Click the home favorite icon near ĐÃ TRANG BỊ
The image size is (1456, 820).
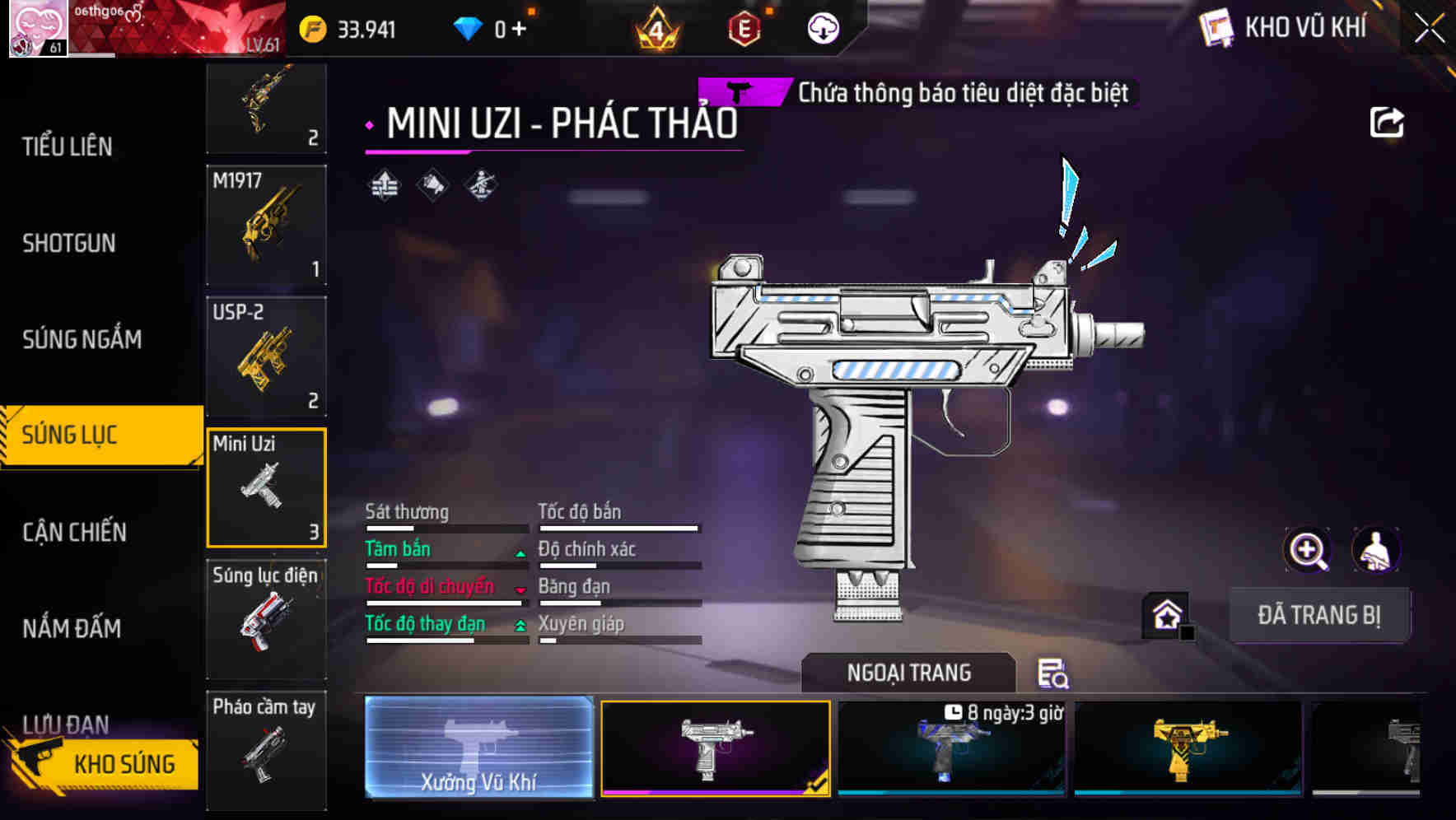coord(1164,614)
